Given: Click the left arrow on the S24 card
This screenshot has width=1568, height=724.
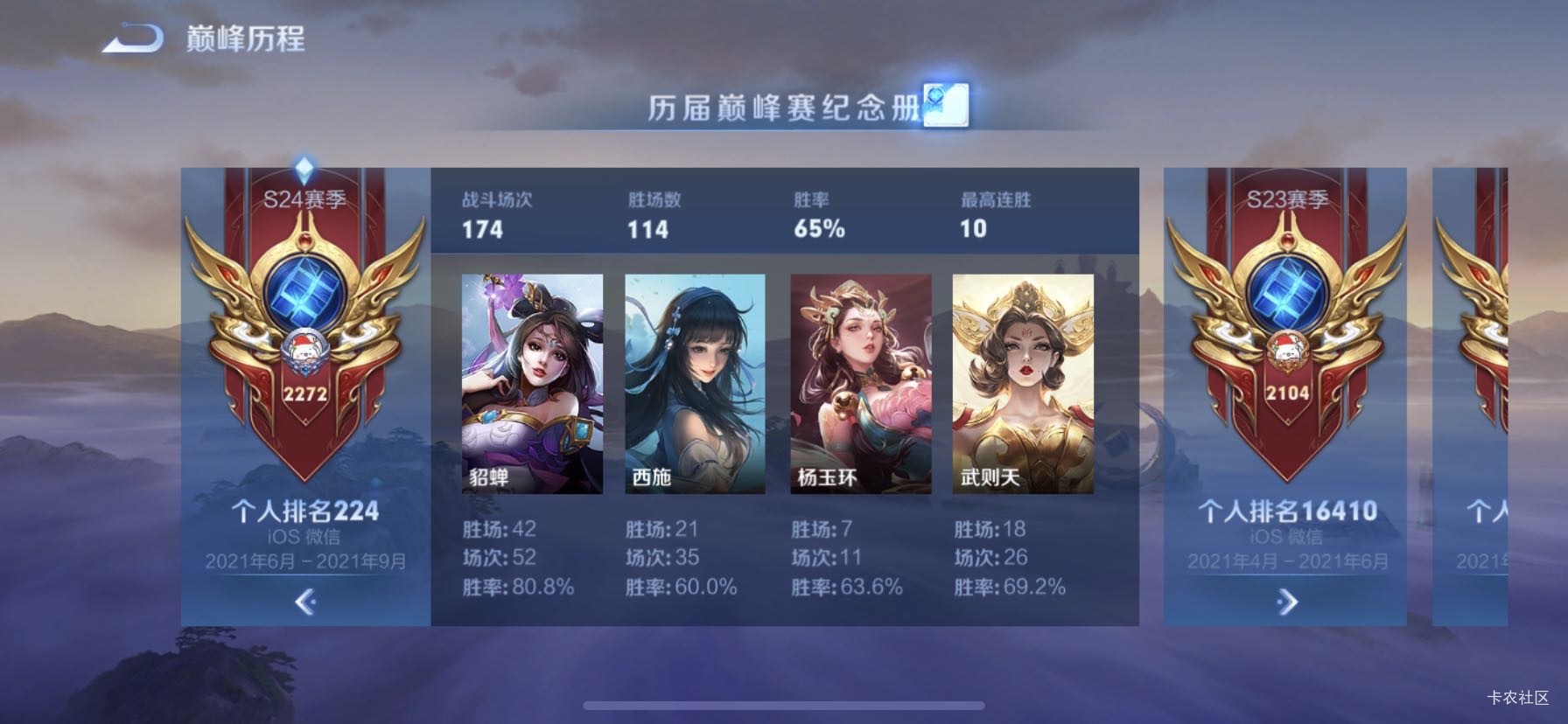Looking at the screenshot, I should coord(304,604).
